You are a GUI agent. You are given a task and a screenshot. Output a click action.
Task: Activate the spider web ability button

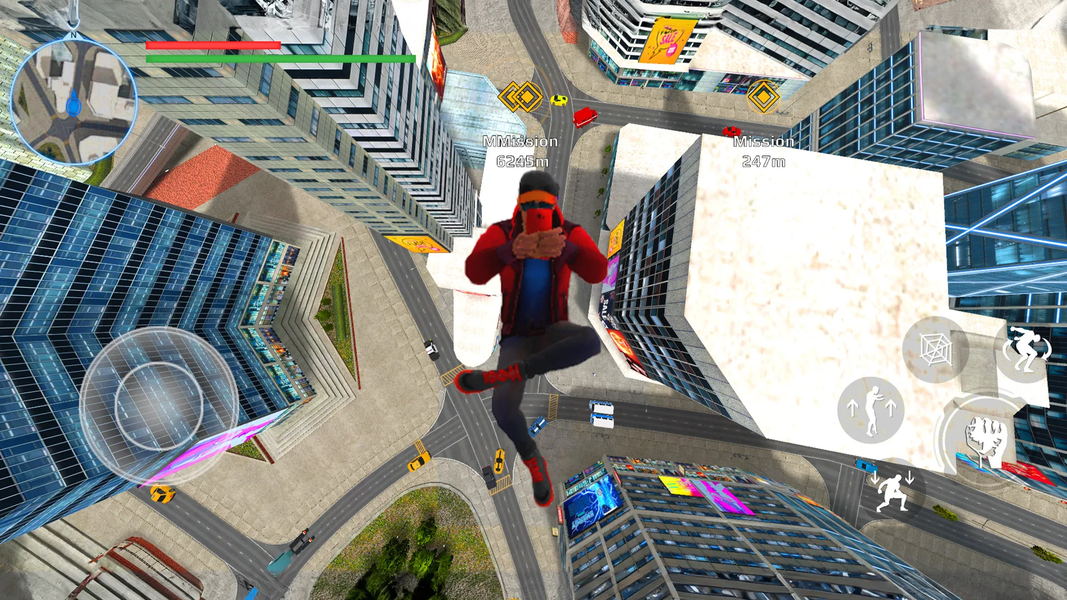(x=933, y=350)
